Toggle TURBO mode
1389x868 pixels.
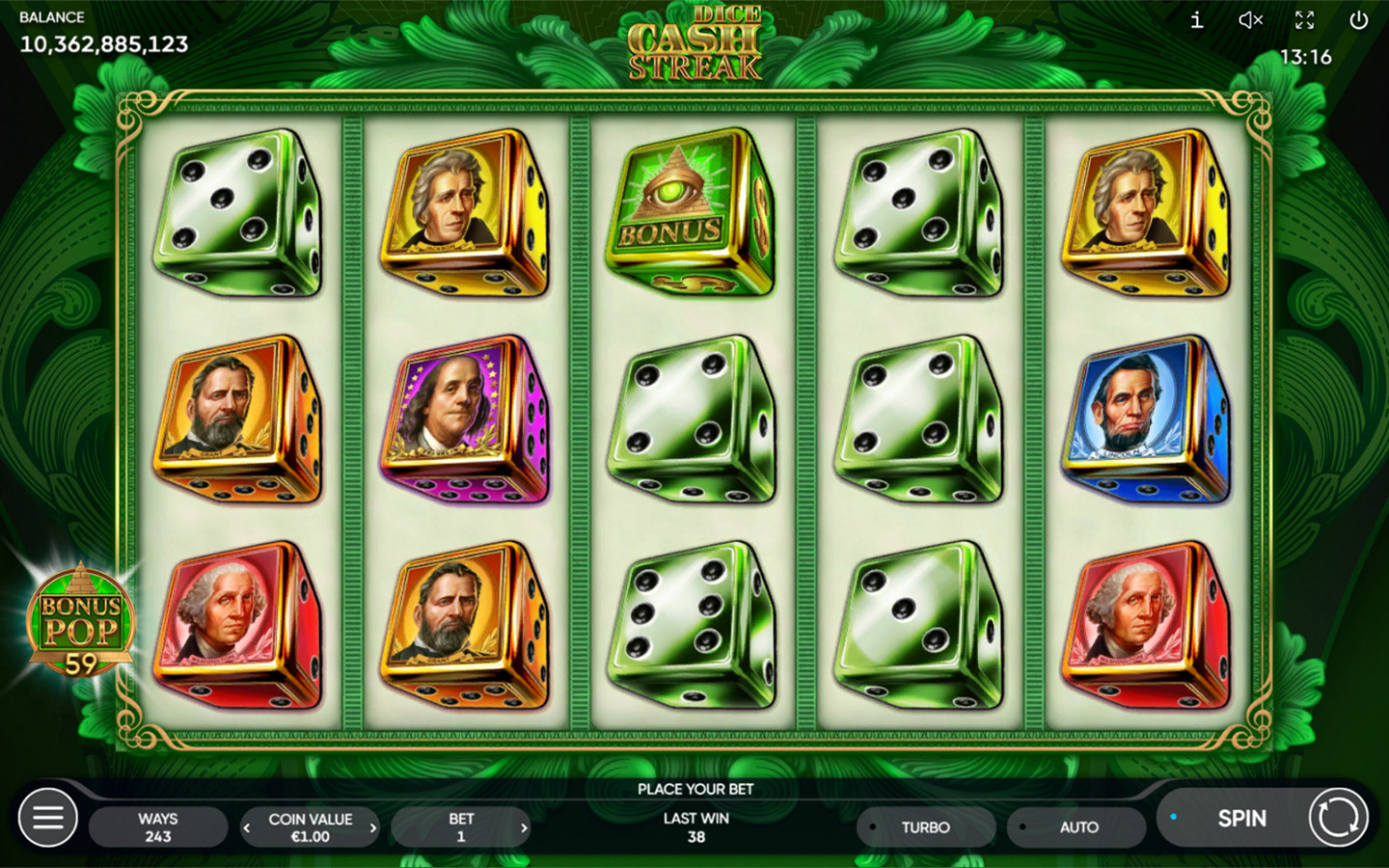(925, 827)
